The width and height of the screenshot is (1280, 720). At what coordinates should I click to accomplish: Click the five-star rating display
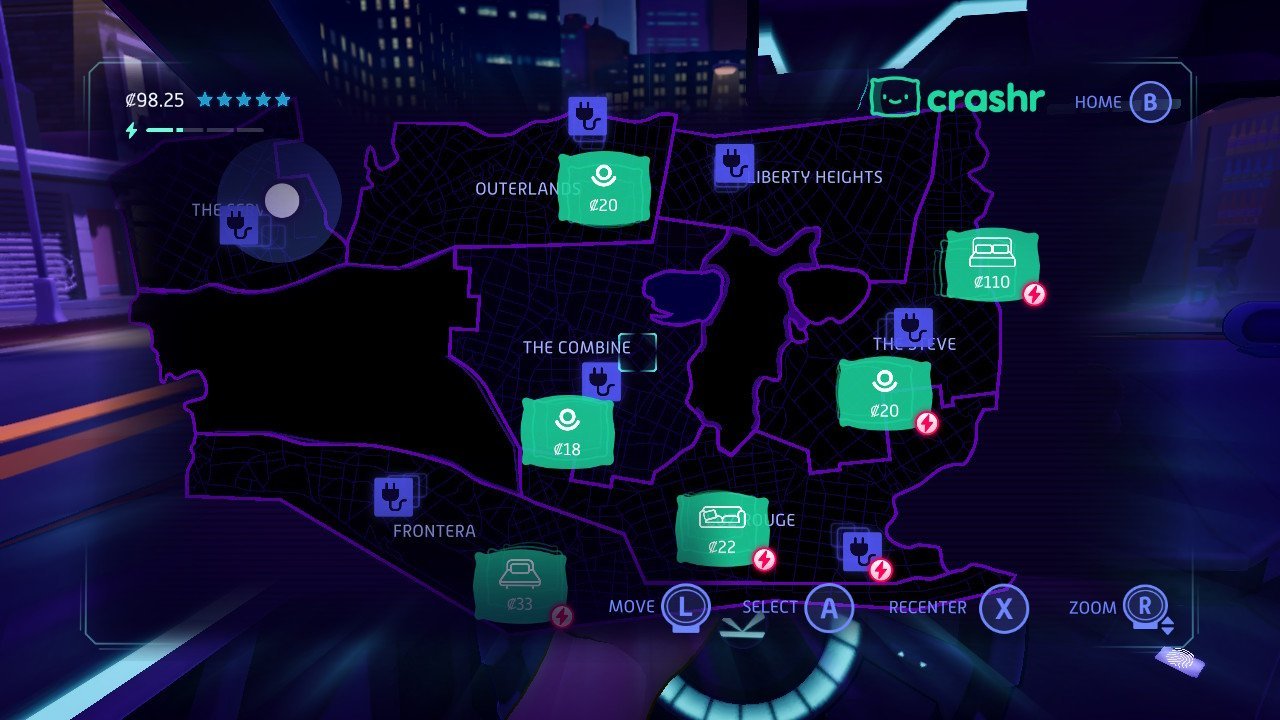(244, 99)
